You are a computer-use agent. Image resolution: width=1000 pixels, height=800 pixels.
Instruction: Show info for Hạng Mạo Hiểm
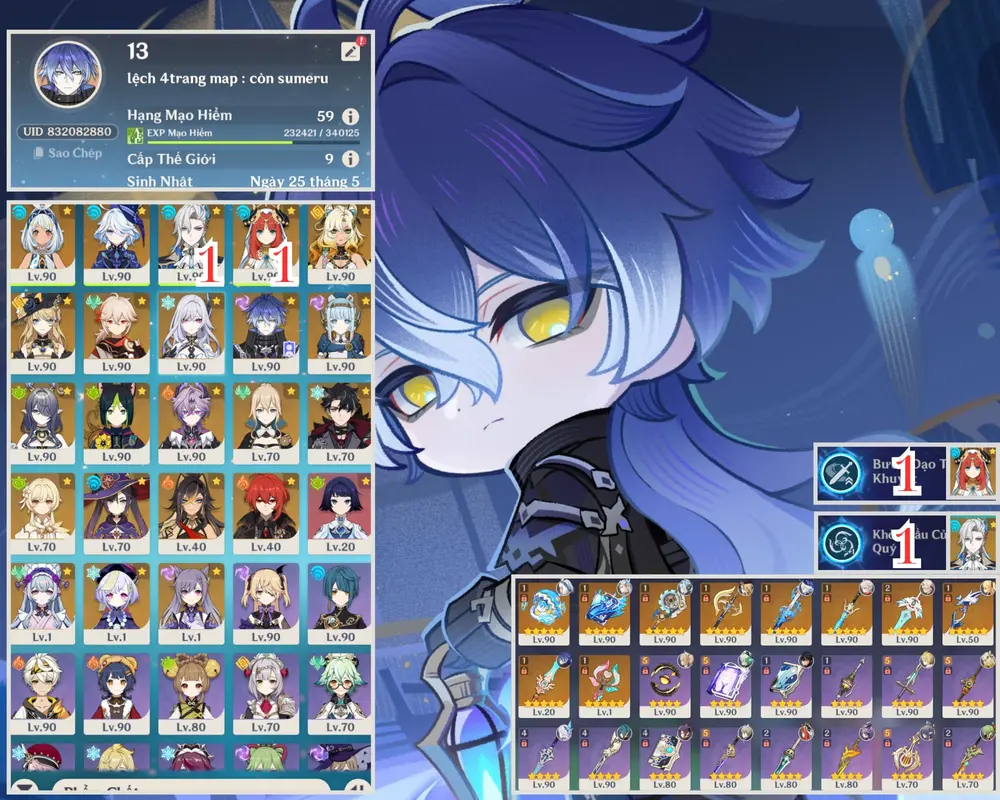click(x=350, y=117)
